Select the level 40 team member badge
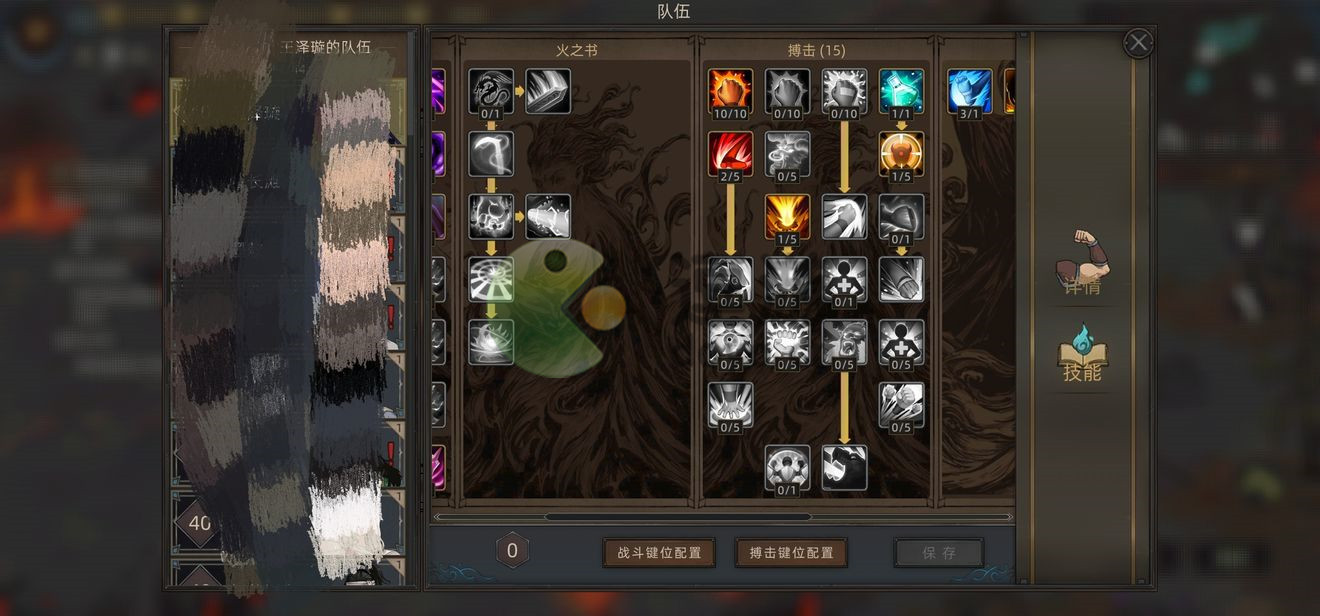Image resolution: width=1320 pixels, height=616 pixels. 199,523
